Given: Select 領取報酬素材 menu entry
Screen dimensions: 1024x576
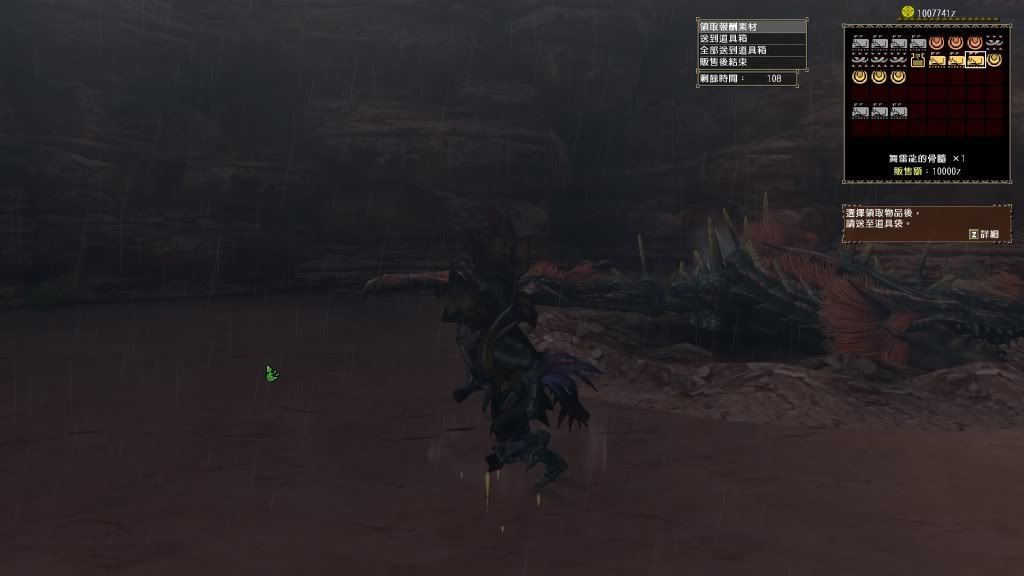Looking at the screenshot, I should point(751,26).
